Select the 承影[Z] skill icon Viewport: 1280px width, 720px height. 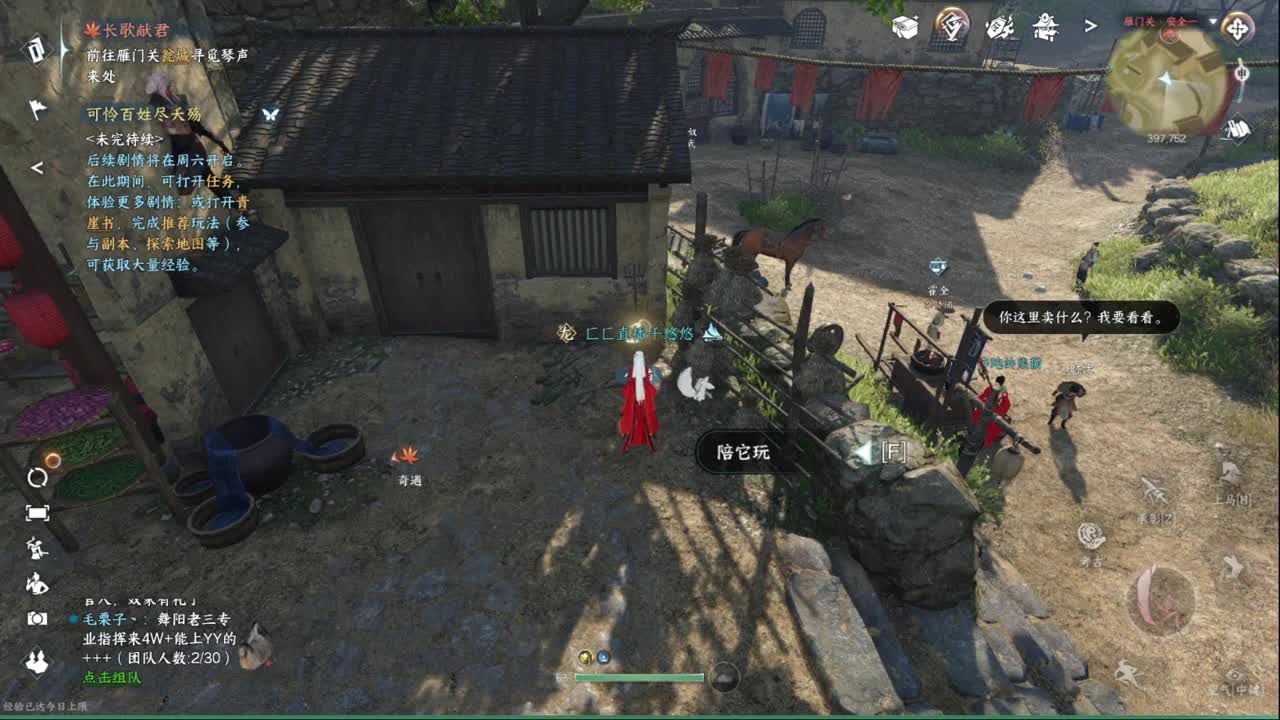point(1154,490)
